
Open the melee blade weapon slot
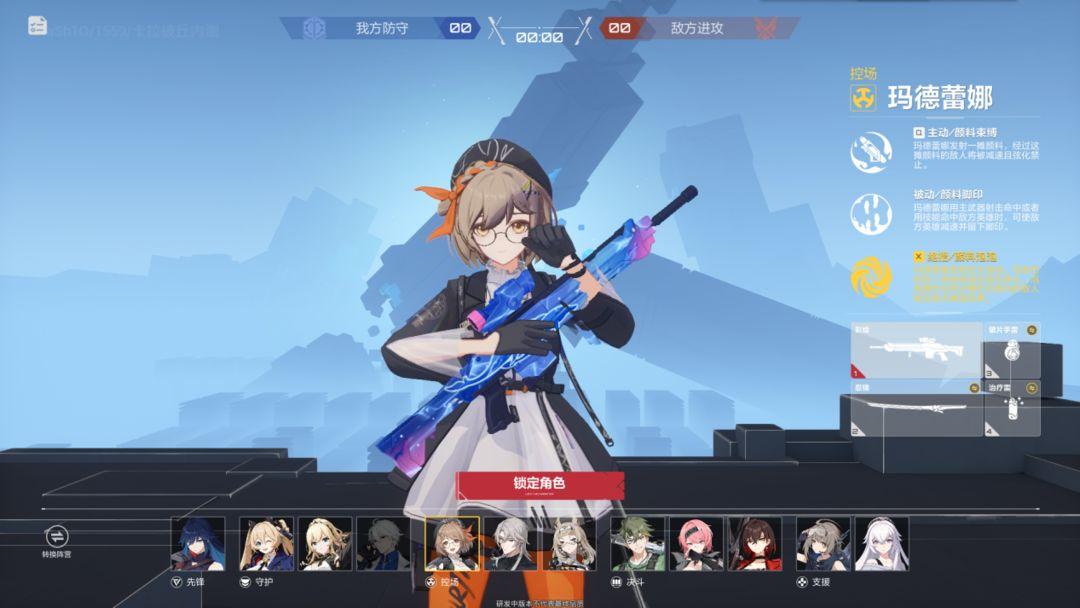click(916, 408)
